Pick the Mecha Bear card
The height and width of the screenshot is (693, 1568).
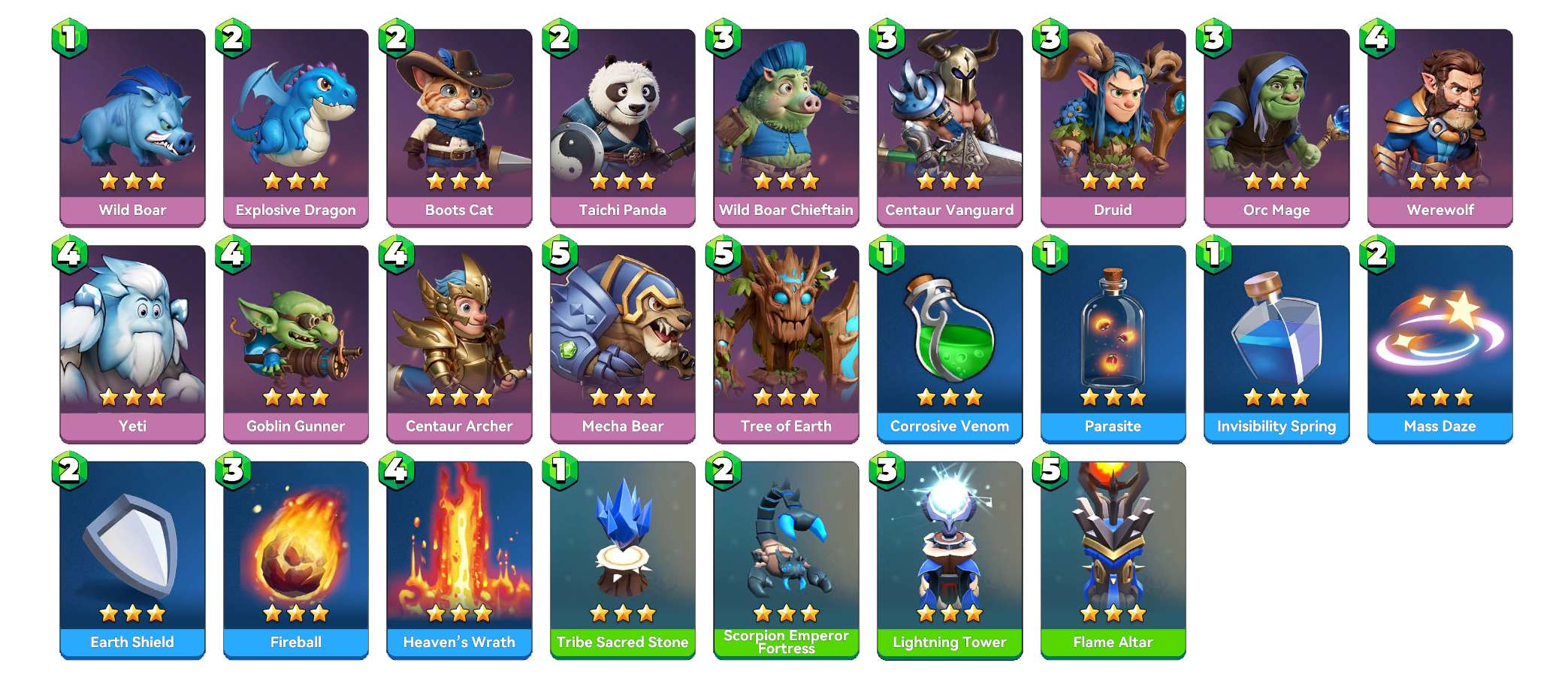point(623,343)
